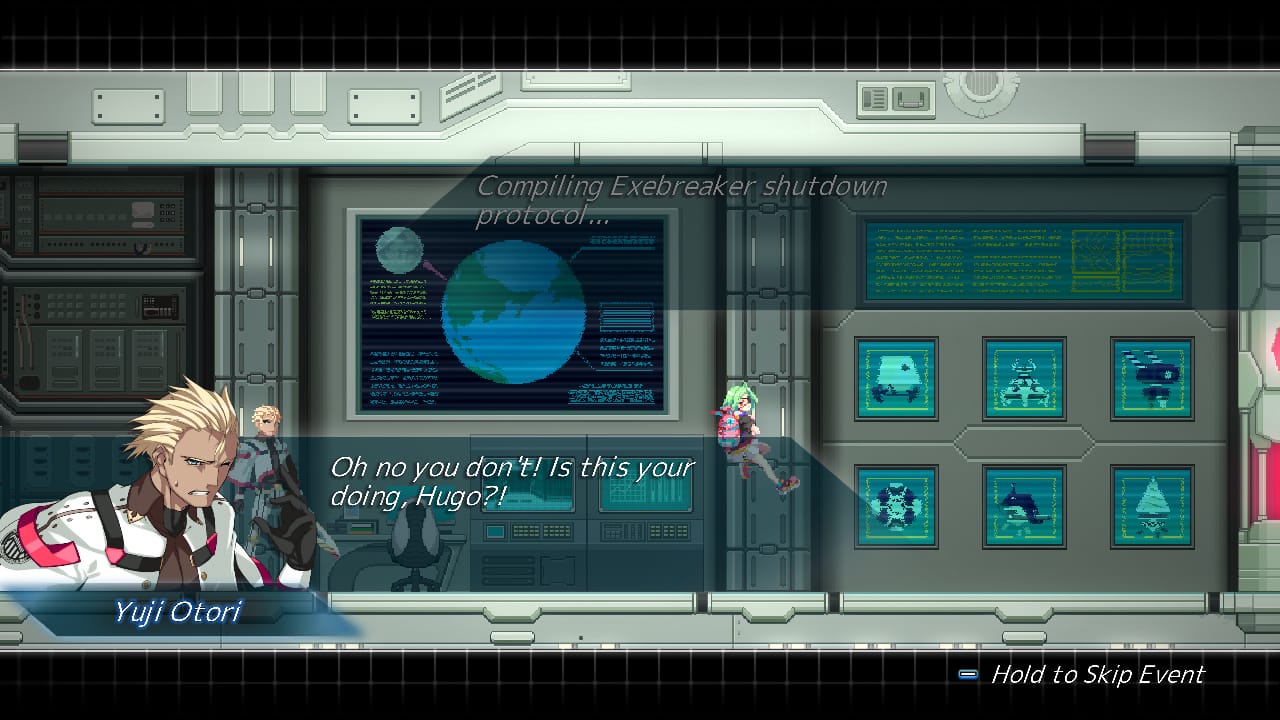1280x720 pixels.
Task: Select the robot creature framed display
Action: 1023,377
